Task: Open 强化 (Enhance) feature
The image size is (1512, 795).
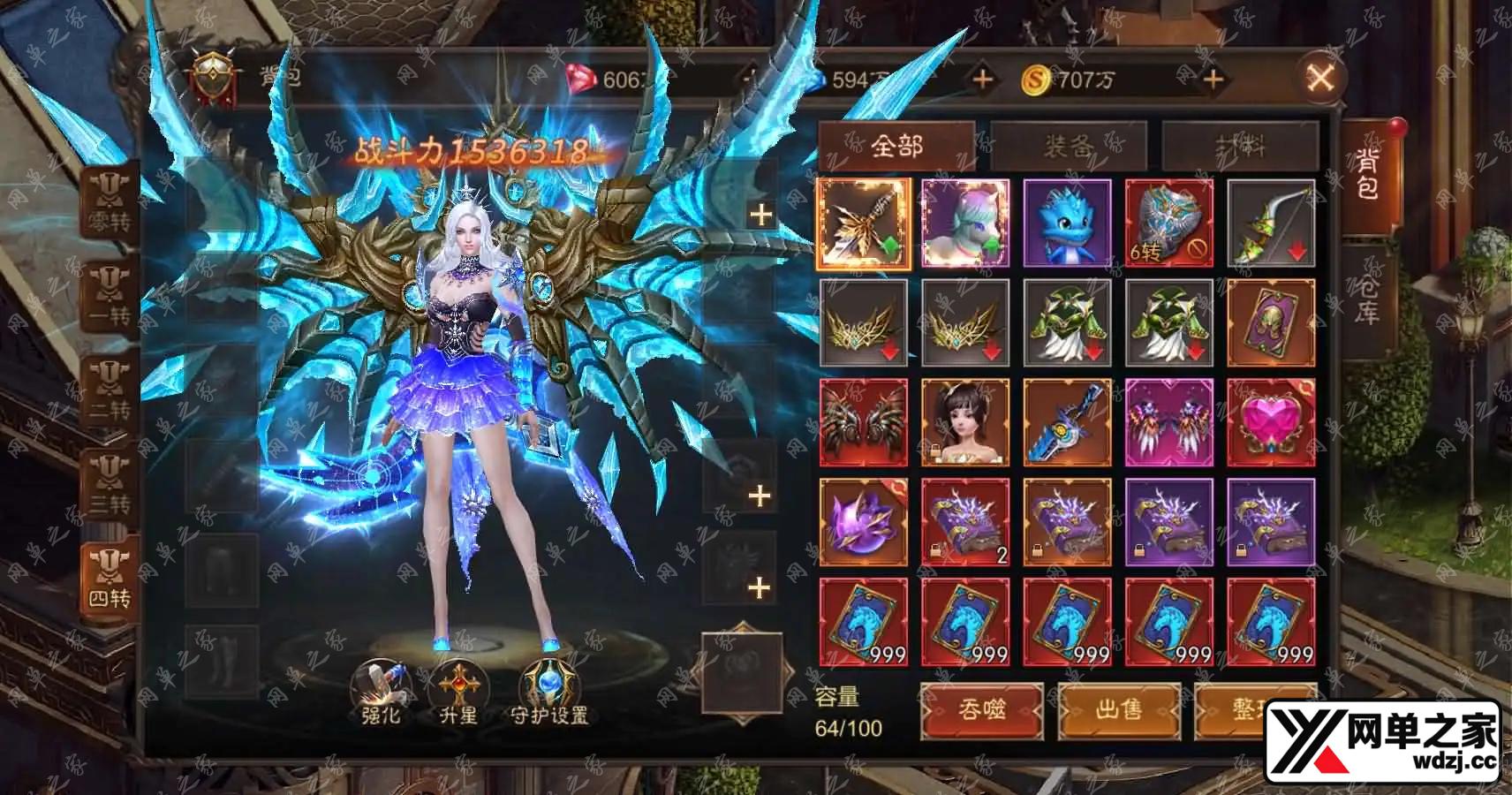Action: pos(382,693)
